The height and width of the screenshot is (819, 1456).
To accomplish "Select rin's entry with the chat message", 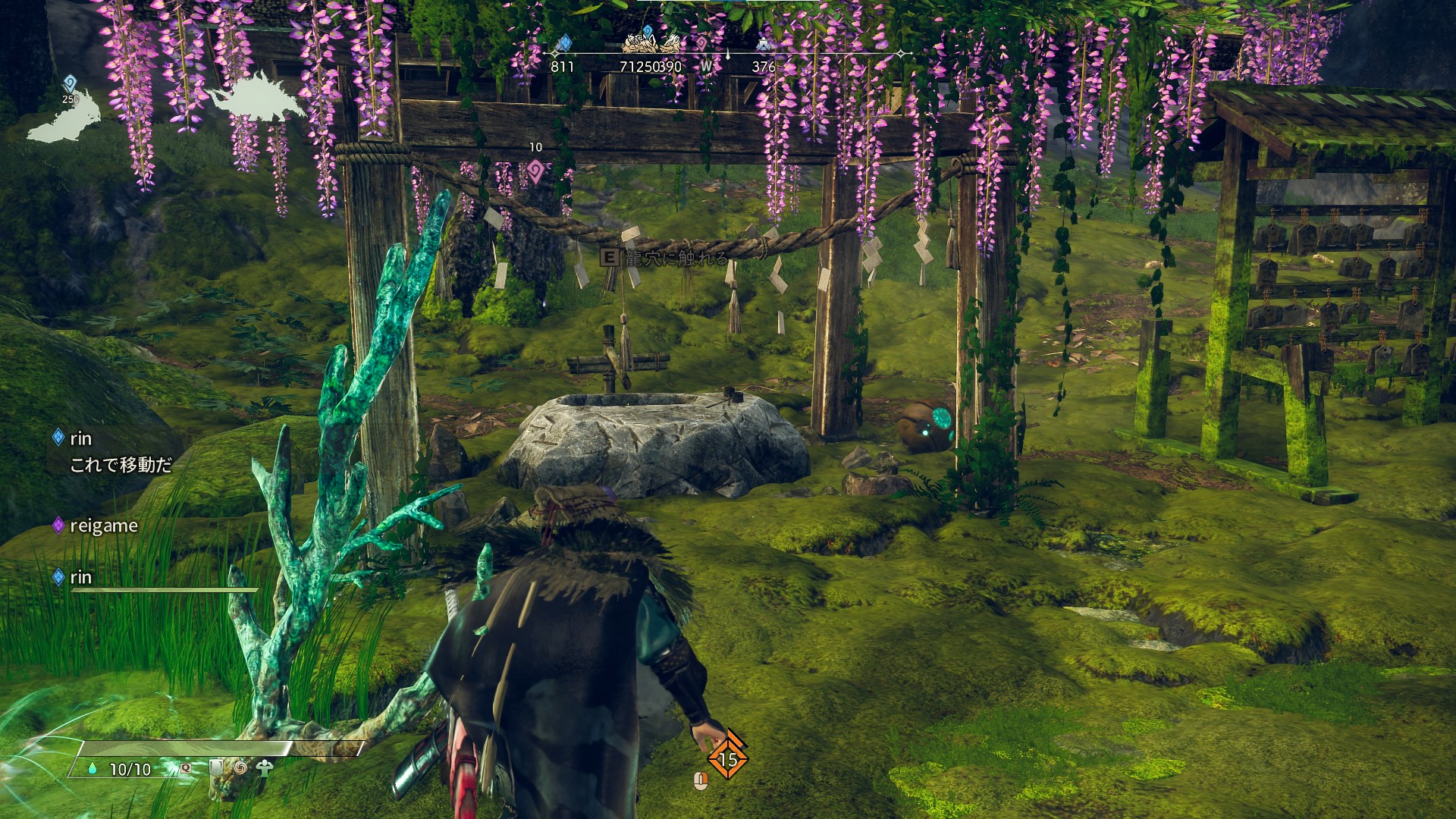I will (80, 438).
